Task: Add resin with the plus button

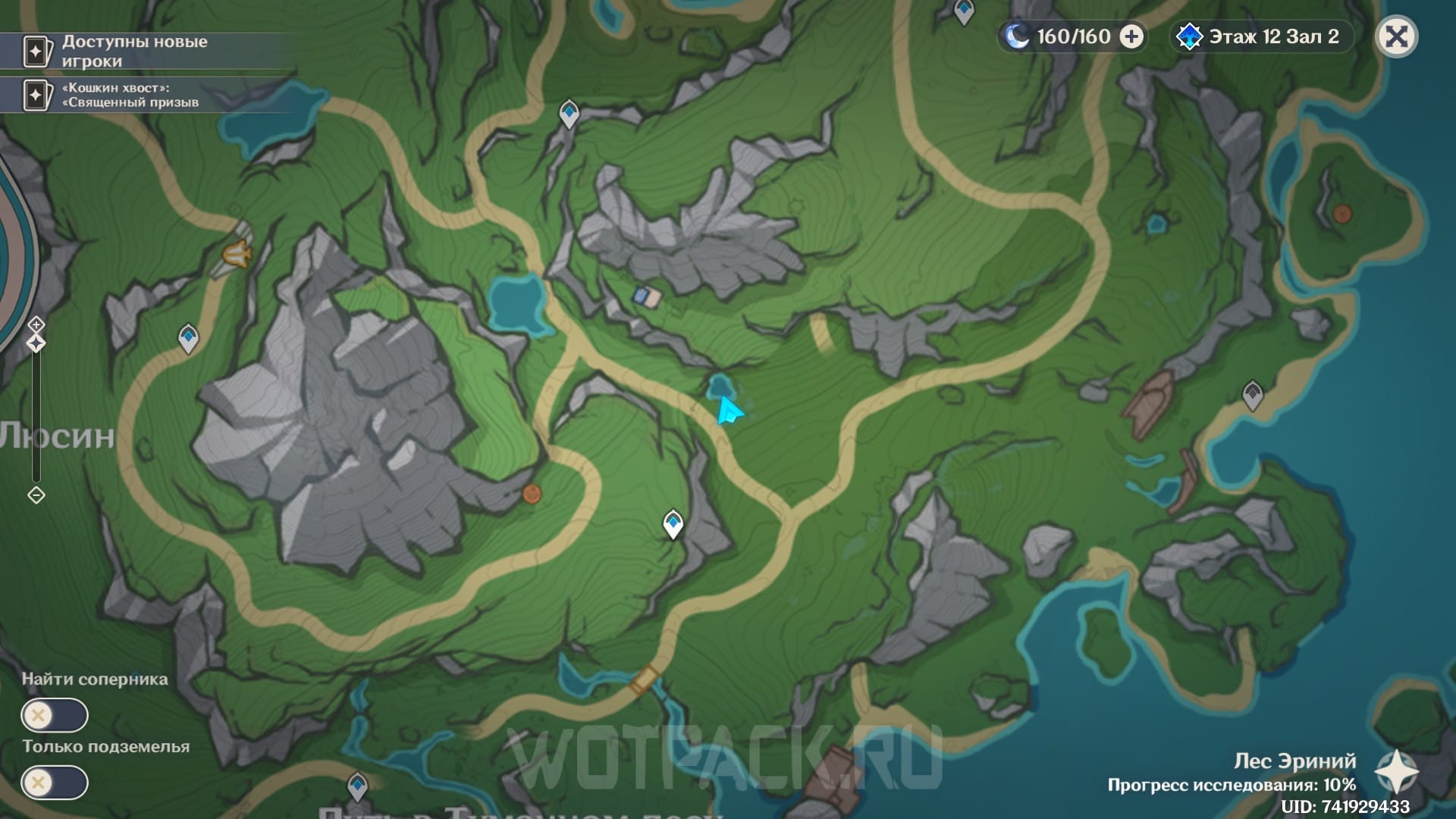Action: point(1131,36)
